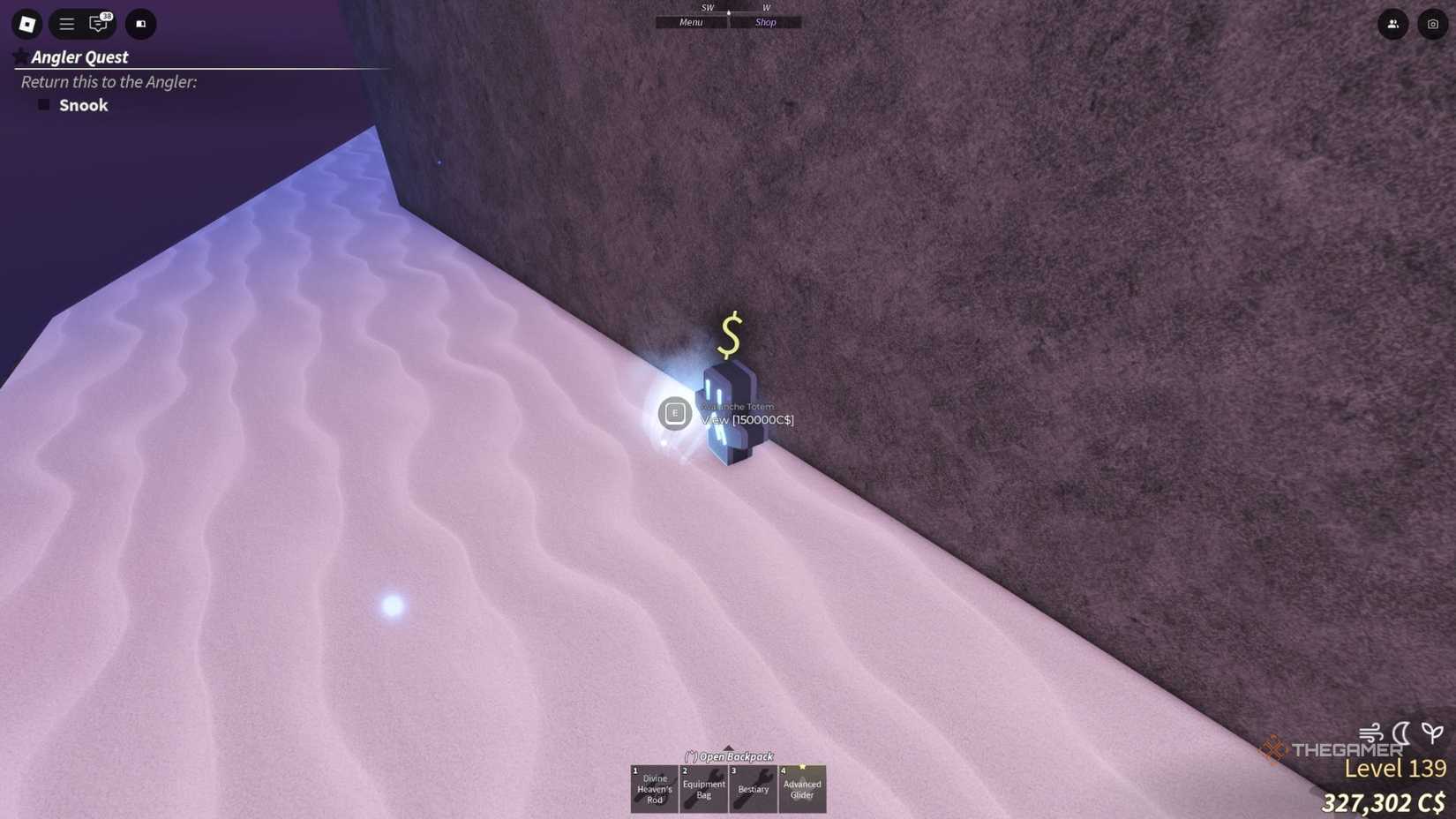The width and height of the screenshot is (1456, 819).
Task: Open the Menu tab on the compass bar
Action: point(691,22)
